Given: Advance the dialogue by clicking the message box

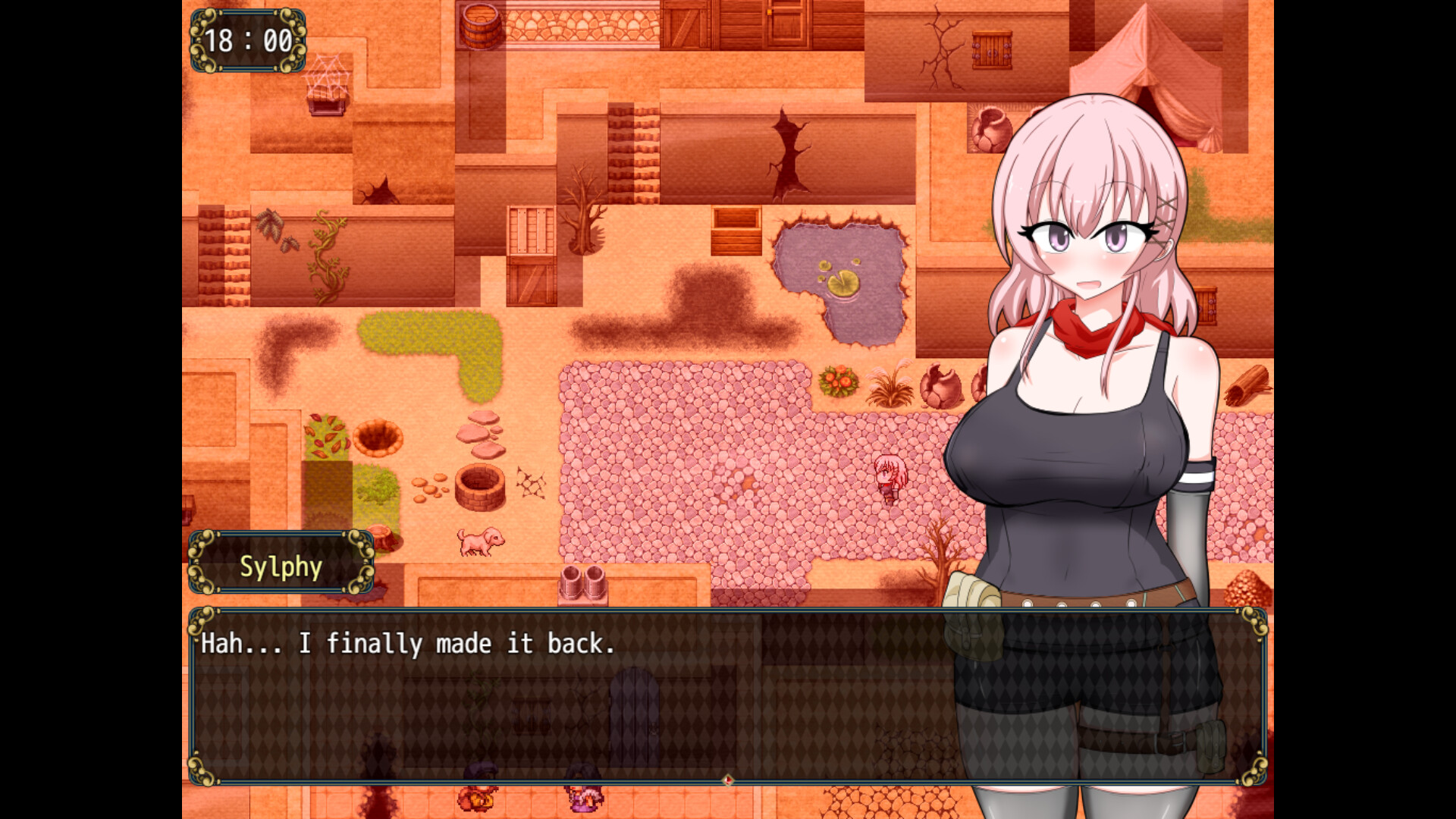Looking at the screenshot, I should pos(576,696).
